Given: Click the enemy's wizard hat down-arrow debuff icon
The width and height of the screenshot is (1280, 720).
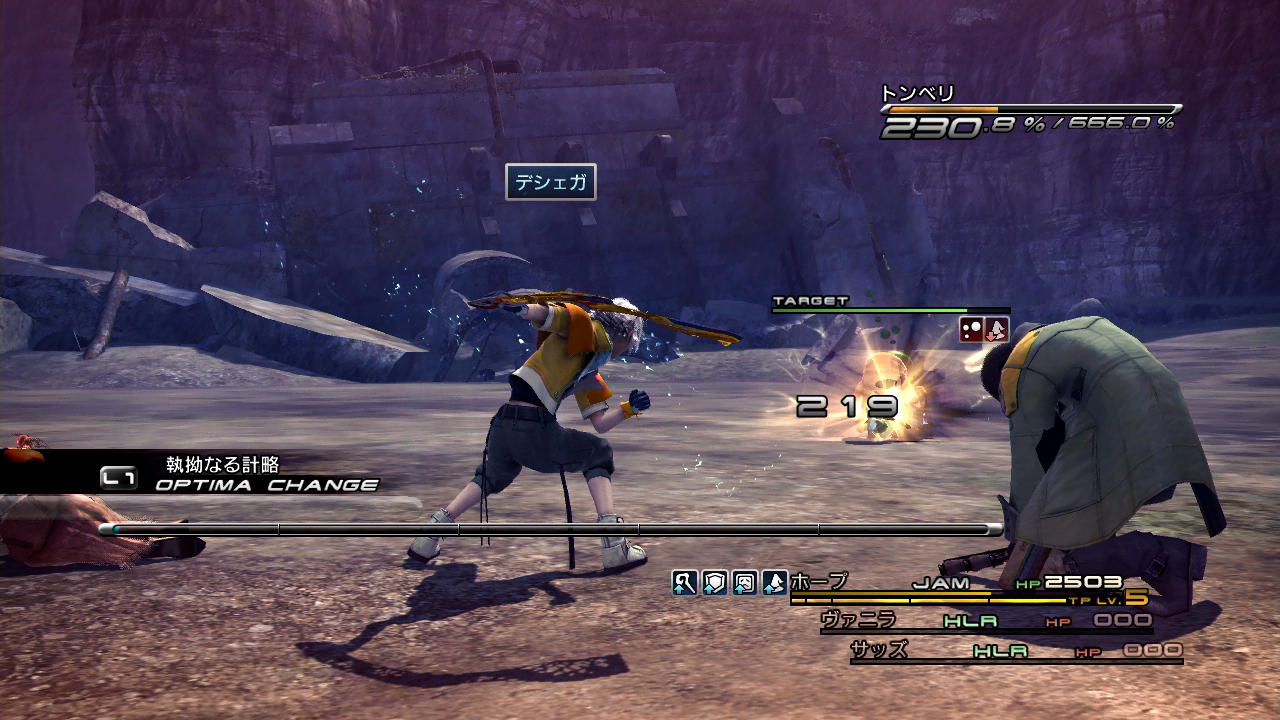Looking at the screenshot, I should (x=997, y=330).
